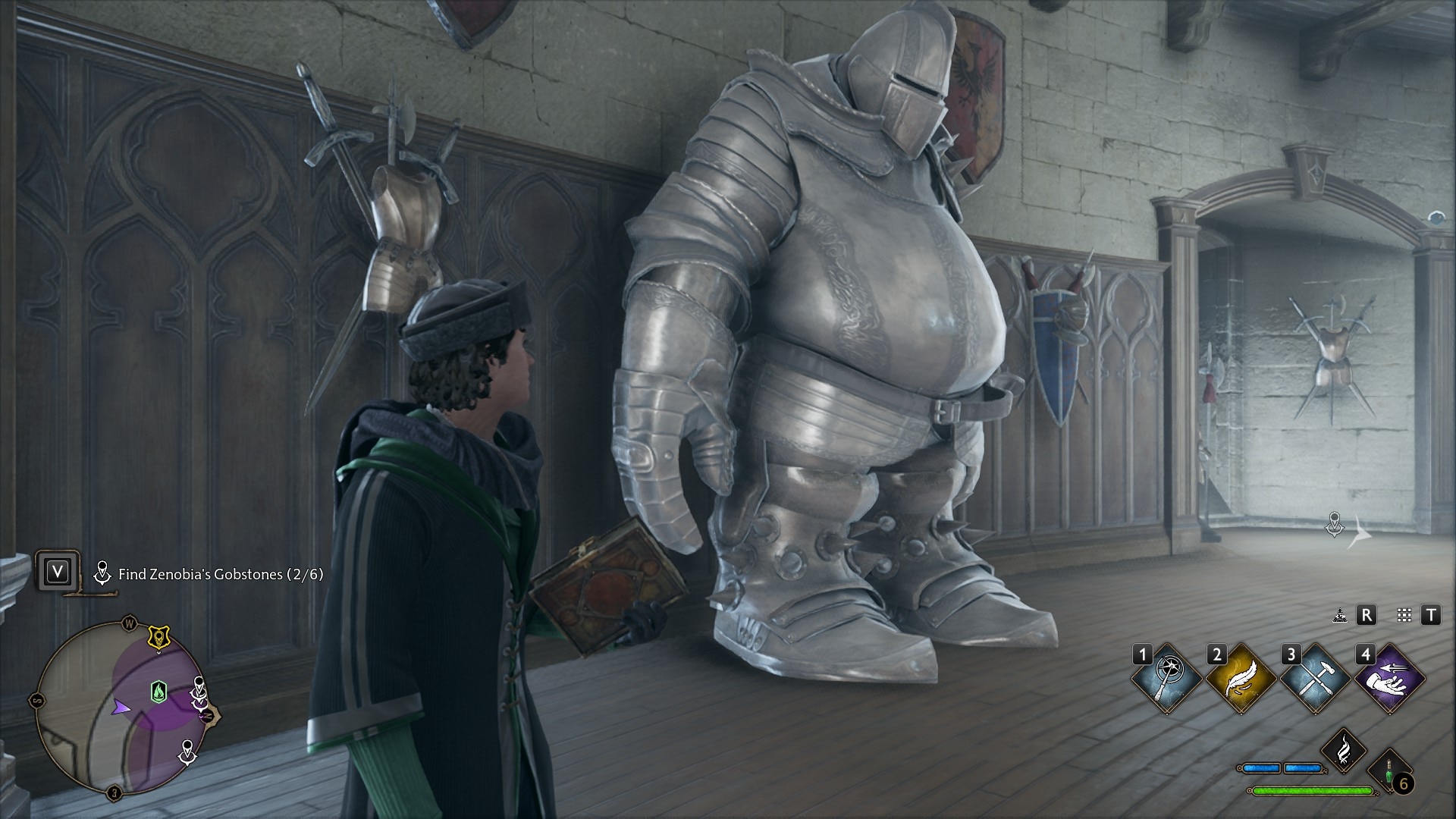The image size is (1456, 819).
Task: Drink the green Wiggenweld potion
Action: pyautogui.click(x=1389, y=772)
